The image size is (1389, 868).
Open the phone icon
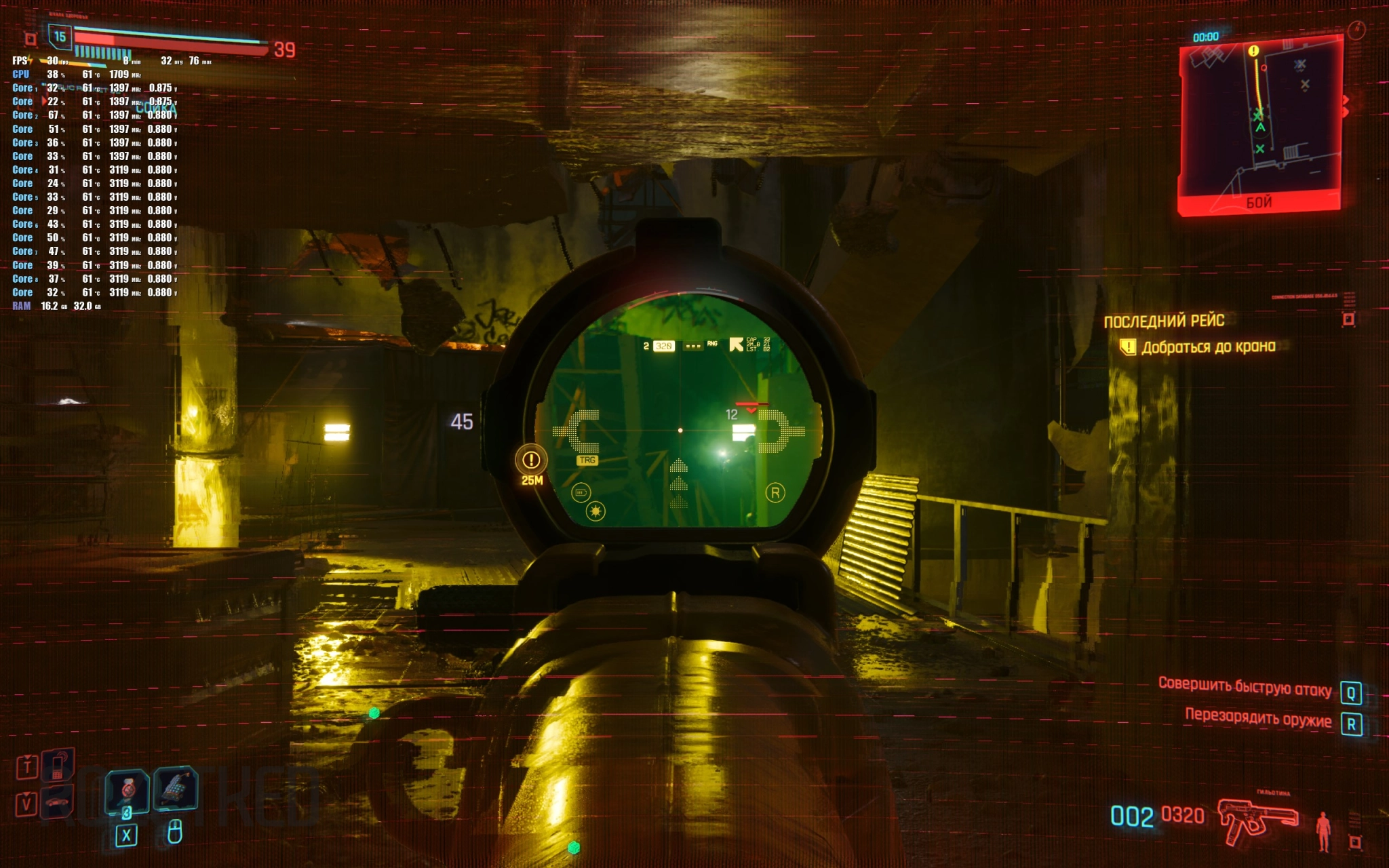58,765
